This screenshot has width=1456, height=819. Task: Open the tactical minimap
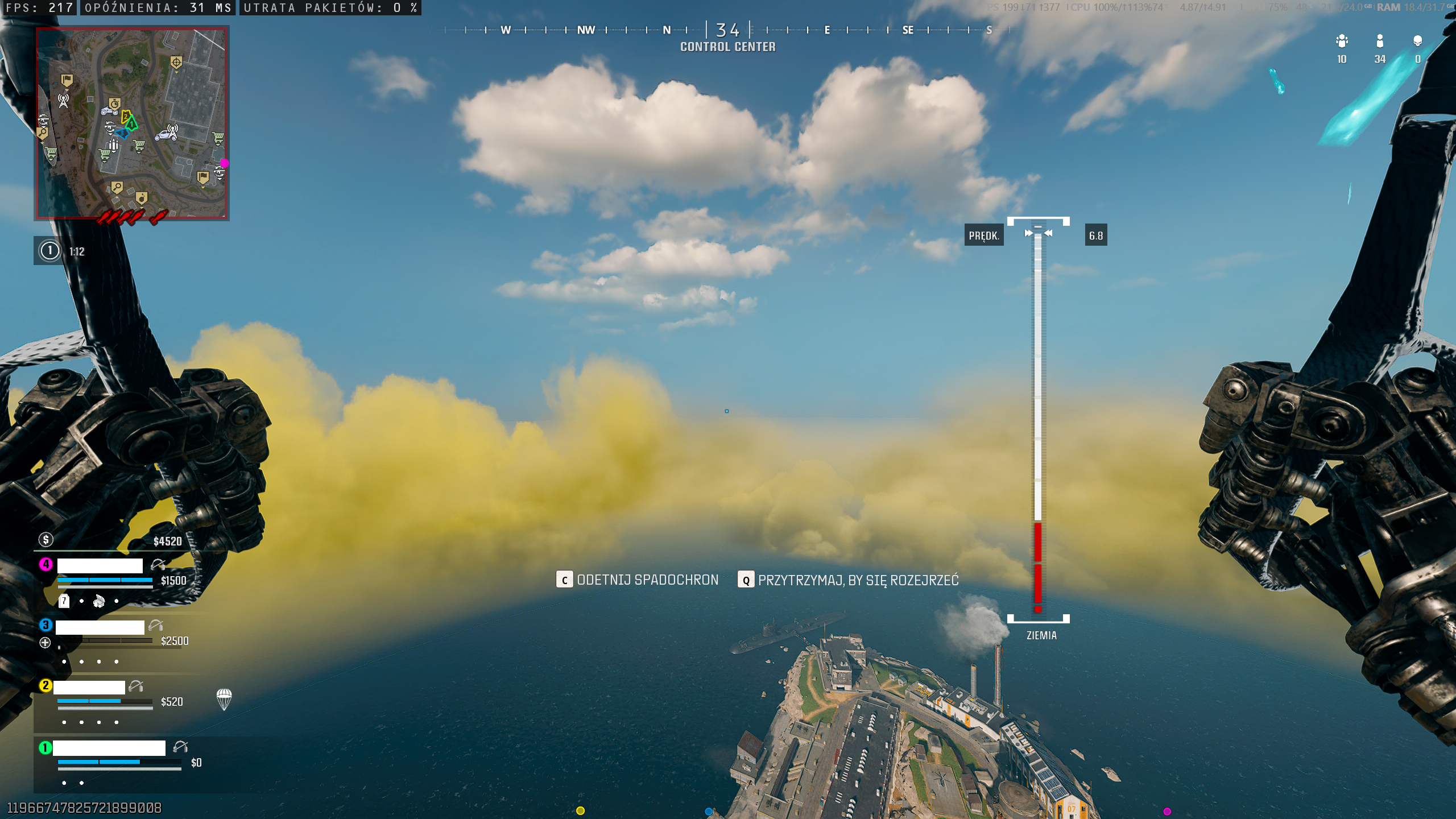(x=132, y=123)
